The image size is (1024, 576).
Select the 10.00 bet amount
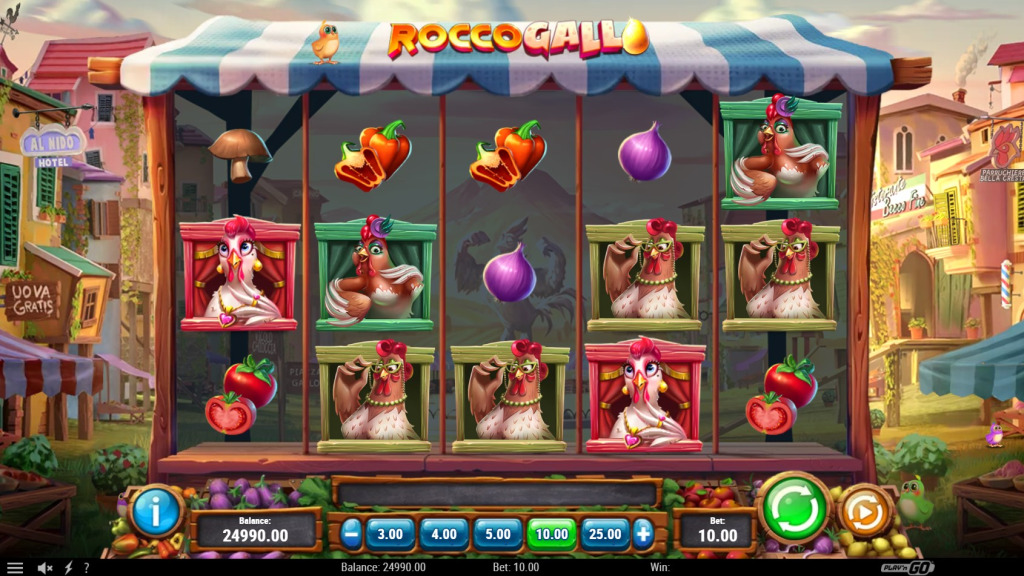(552, 534)
